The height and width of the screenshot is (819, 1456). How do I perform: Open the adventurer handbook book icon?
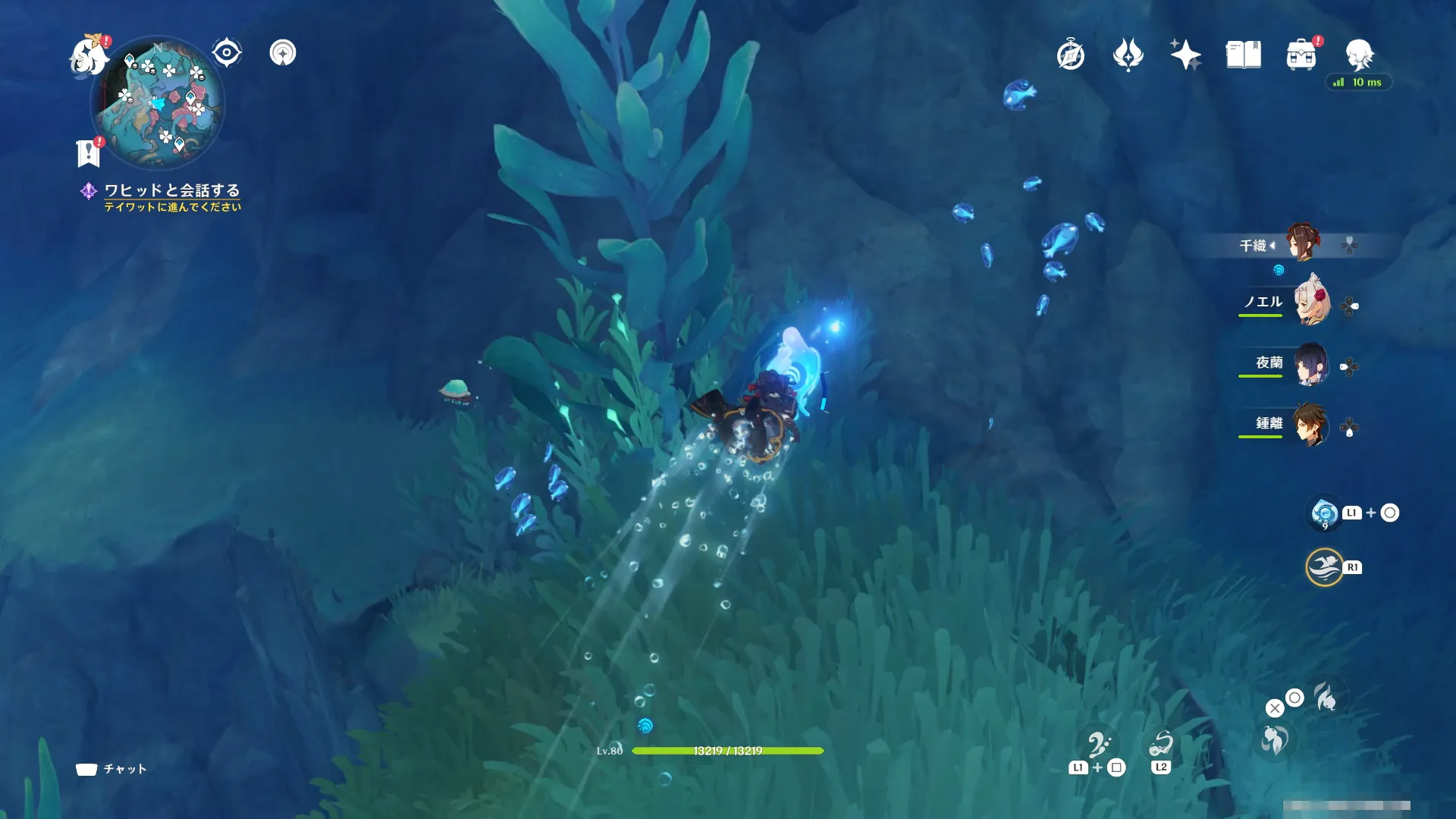pos(1243,55)
